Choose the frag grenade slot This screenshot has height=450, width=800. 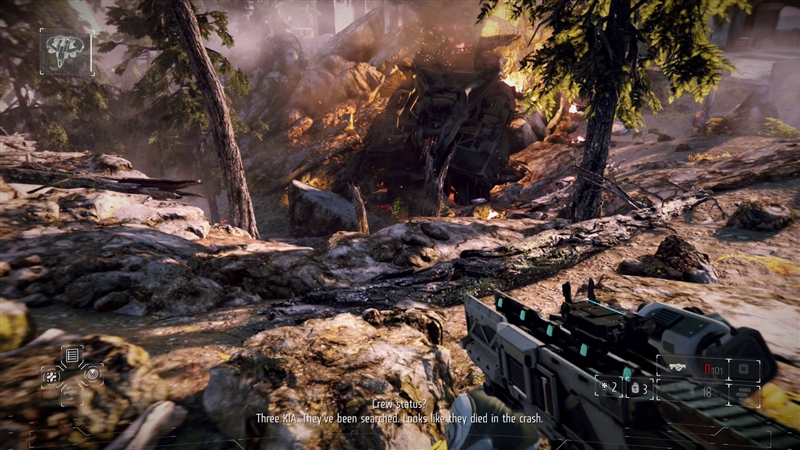(608, 385)
